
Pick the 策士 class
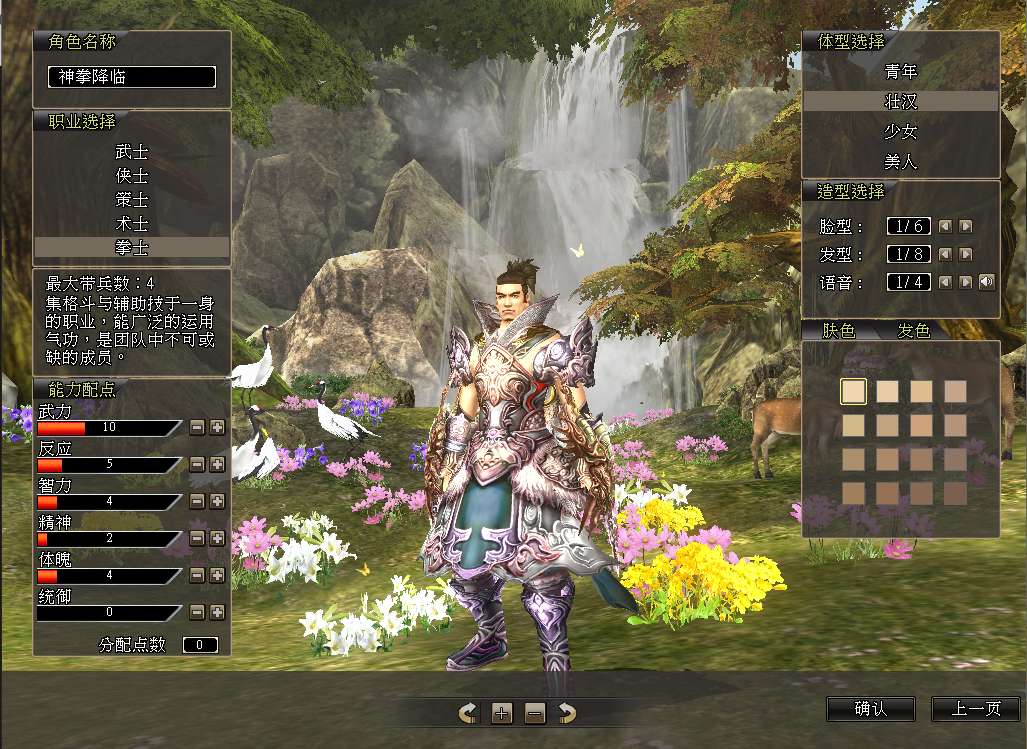(132, 200)
